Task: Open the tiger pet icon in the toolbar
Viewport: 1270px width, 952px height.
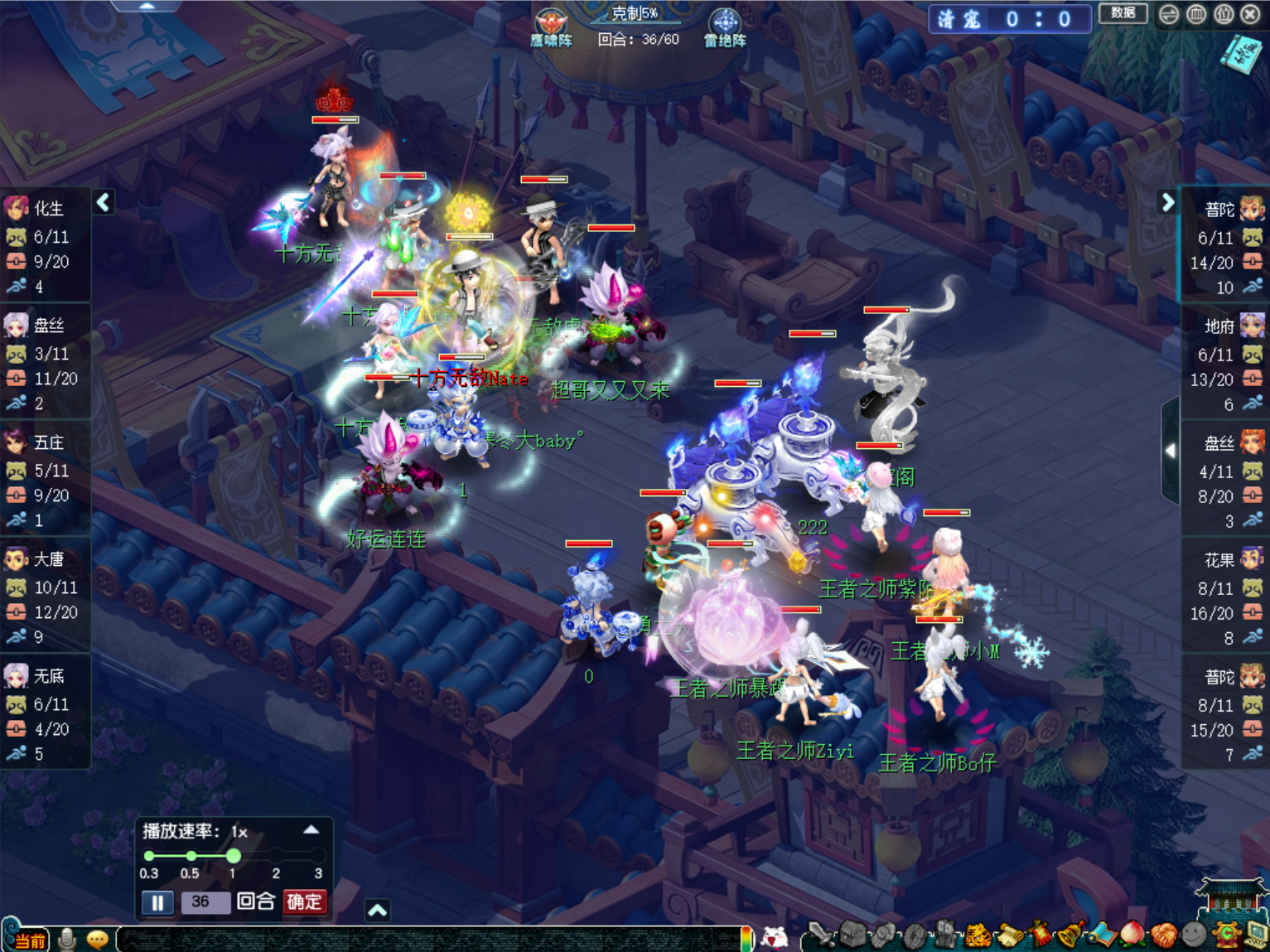Action: click(978, 935)
